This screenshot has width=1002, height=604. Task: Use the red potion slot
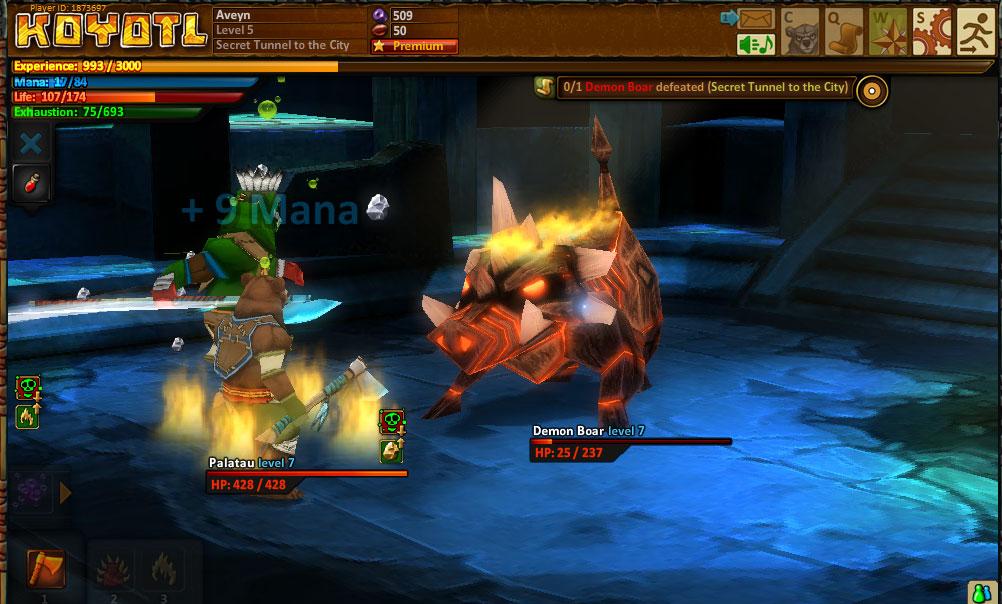click(x=31, y=183)
